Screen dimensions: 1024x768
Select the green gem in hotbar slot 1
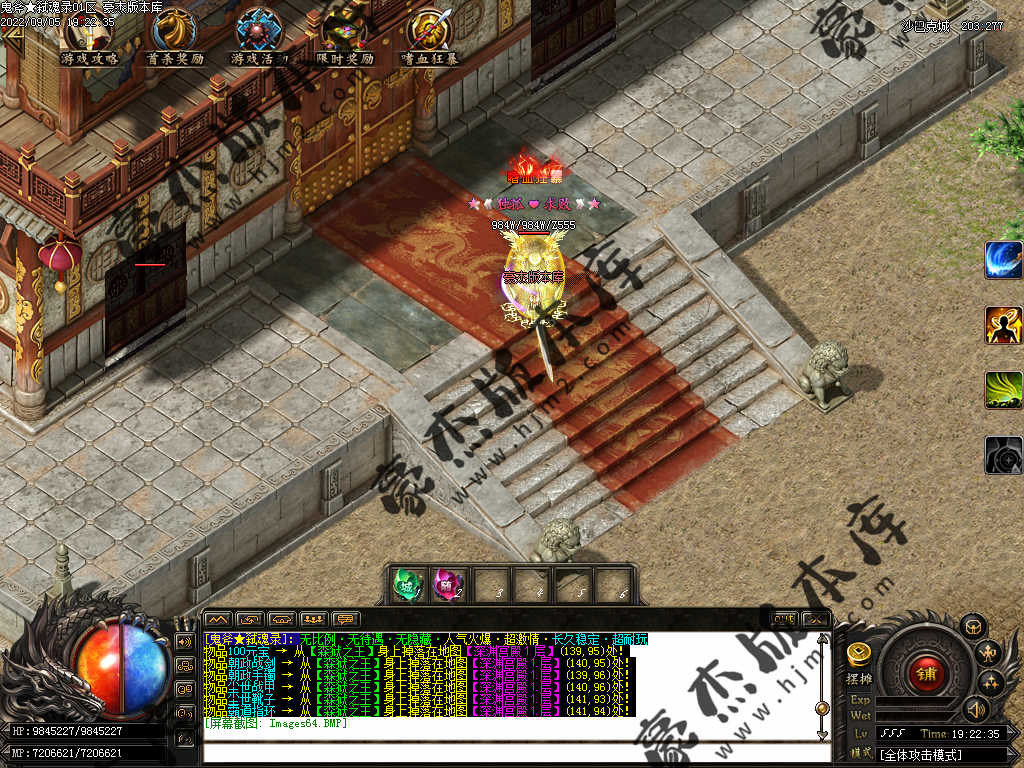(407, 585)
